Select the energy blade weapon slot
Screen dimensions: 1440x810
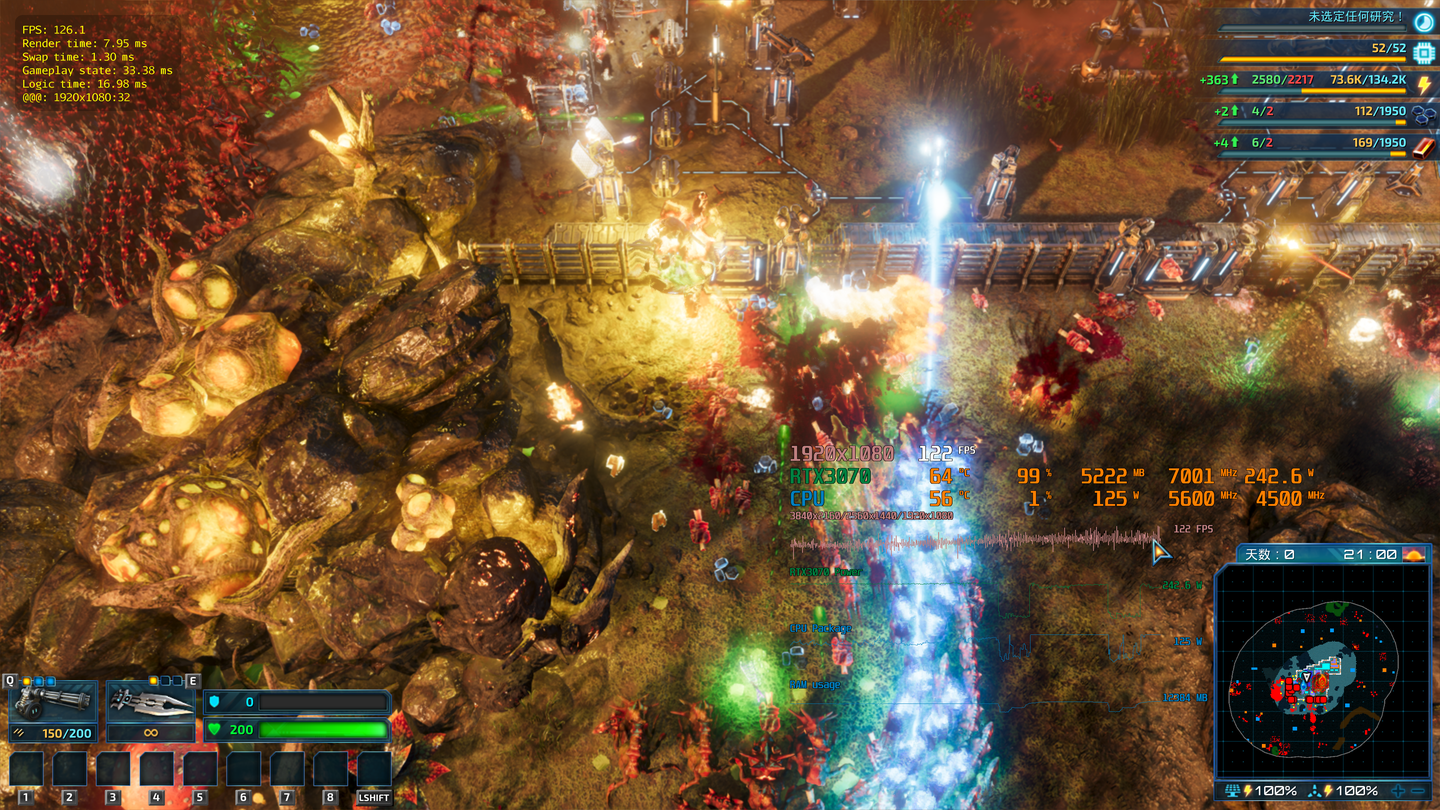coord(150,702)
